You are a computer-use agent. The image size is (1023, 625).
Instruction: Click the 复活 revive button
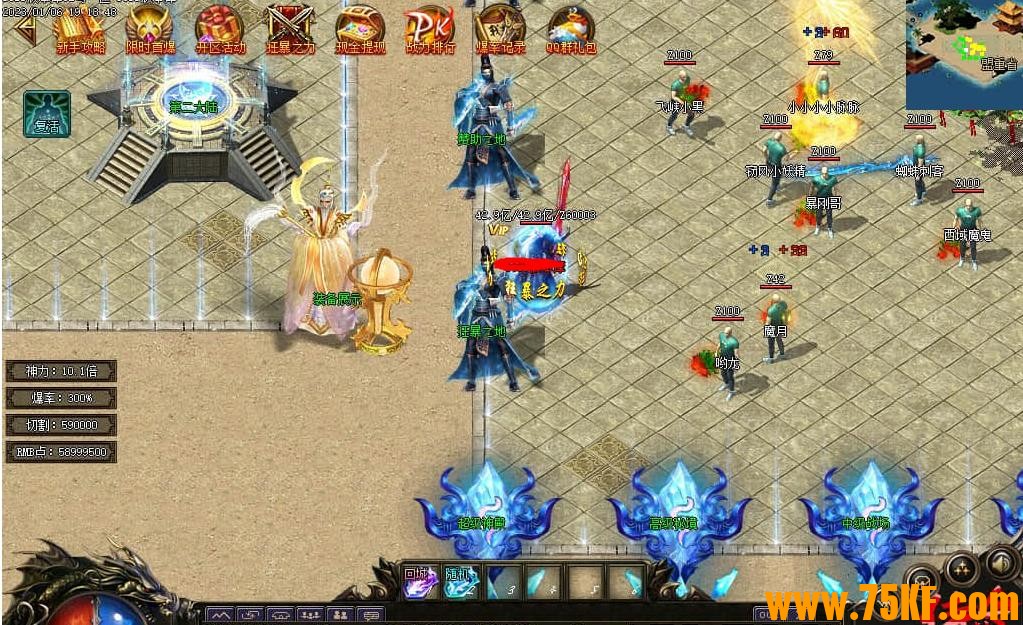pos(47,113)
